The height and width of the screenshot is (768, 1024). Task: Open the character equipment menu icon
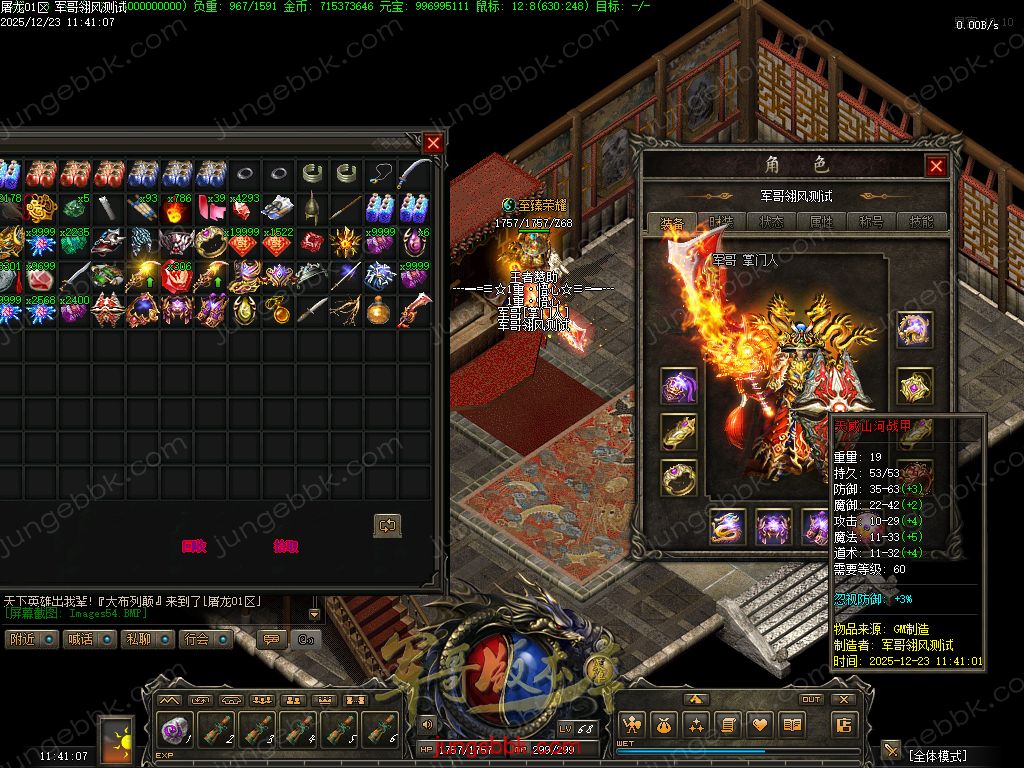click(x=630, y=725)
